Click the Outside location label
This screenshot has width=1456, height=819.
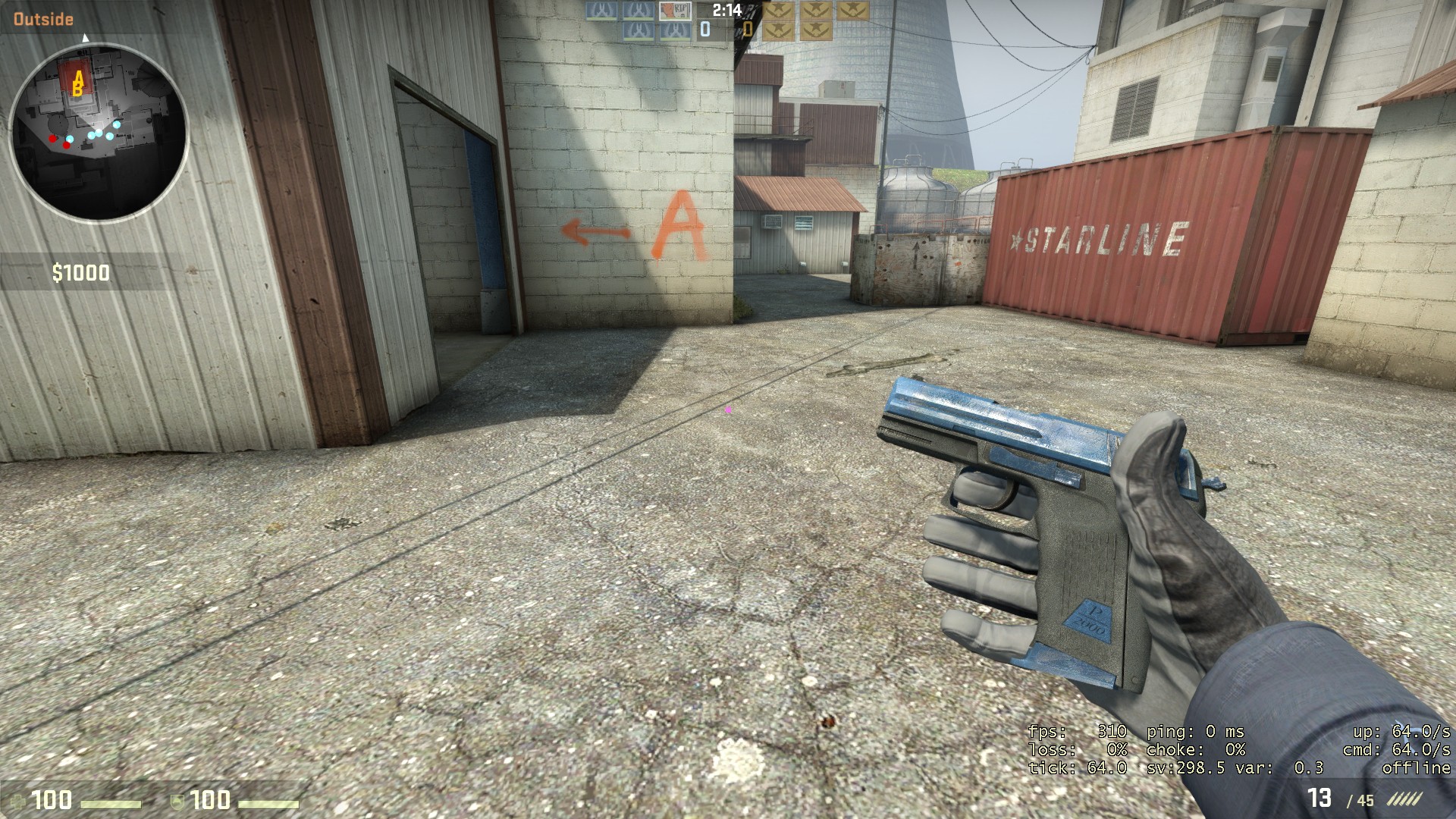click(x=42, y=18)
